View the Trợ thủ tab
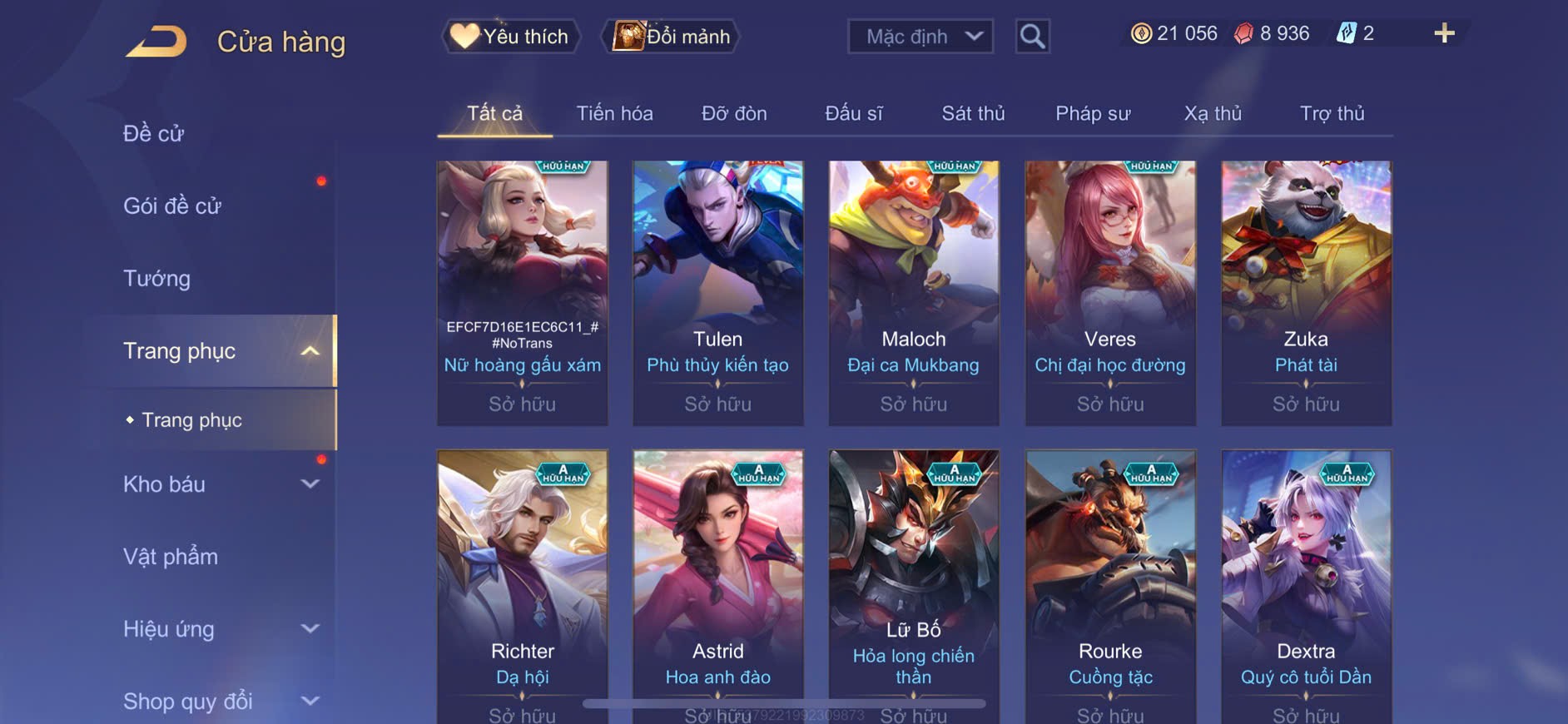Image resolution: width=1568 pixels, height=724 pixels. (1332, 113)
